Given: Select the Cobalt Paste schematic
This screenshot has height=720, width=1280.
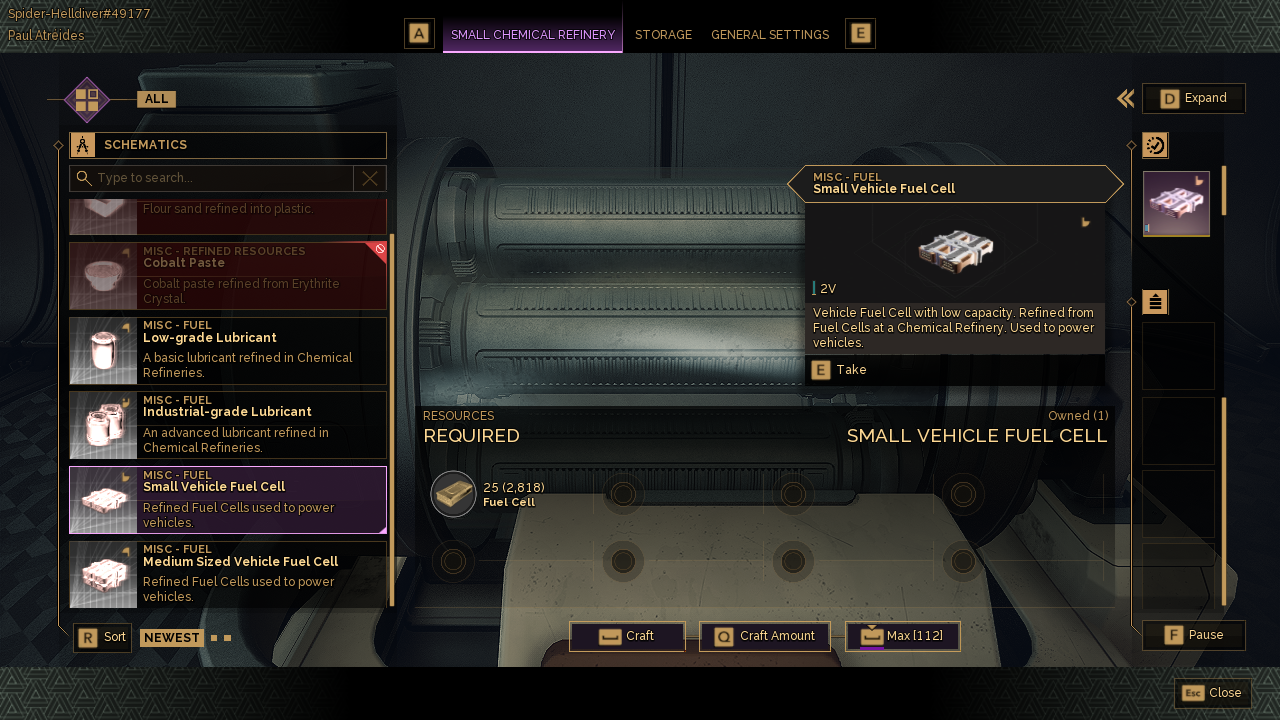Looking at the screenshot, I should click(228, 275).
